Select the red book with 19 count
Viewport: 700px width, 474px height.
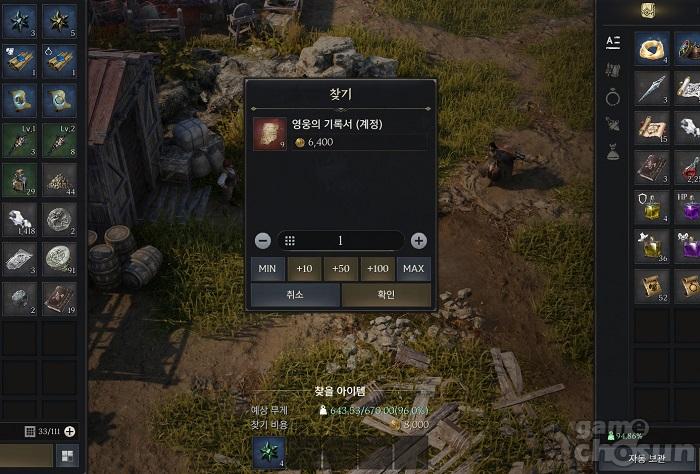(x=59, y=298)
